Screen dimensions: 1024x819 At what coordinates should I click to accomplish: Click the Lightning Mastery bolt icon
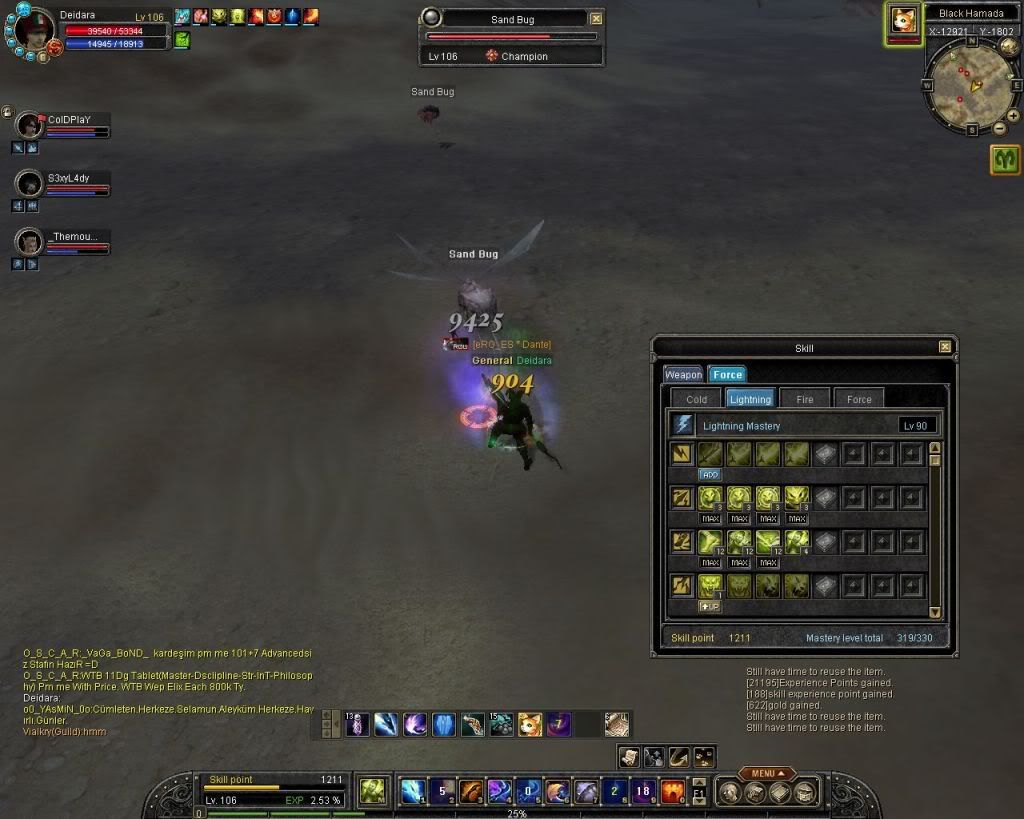click(684, 425)
